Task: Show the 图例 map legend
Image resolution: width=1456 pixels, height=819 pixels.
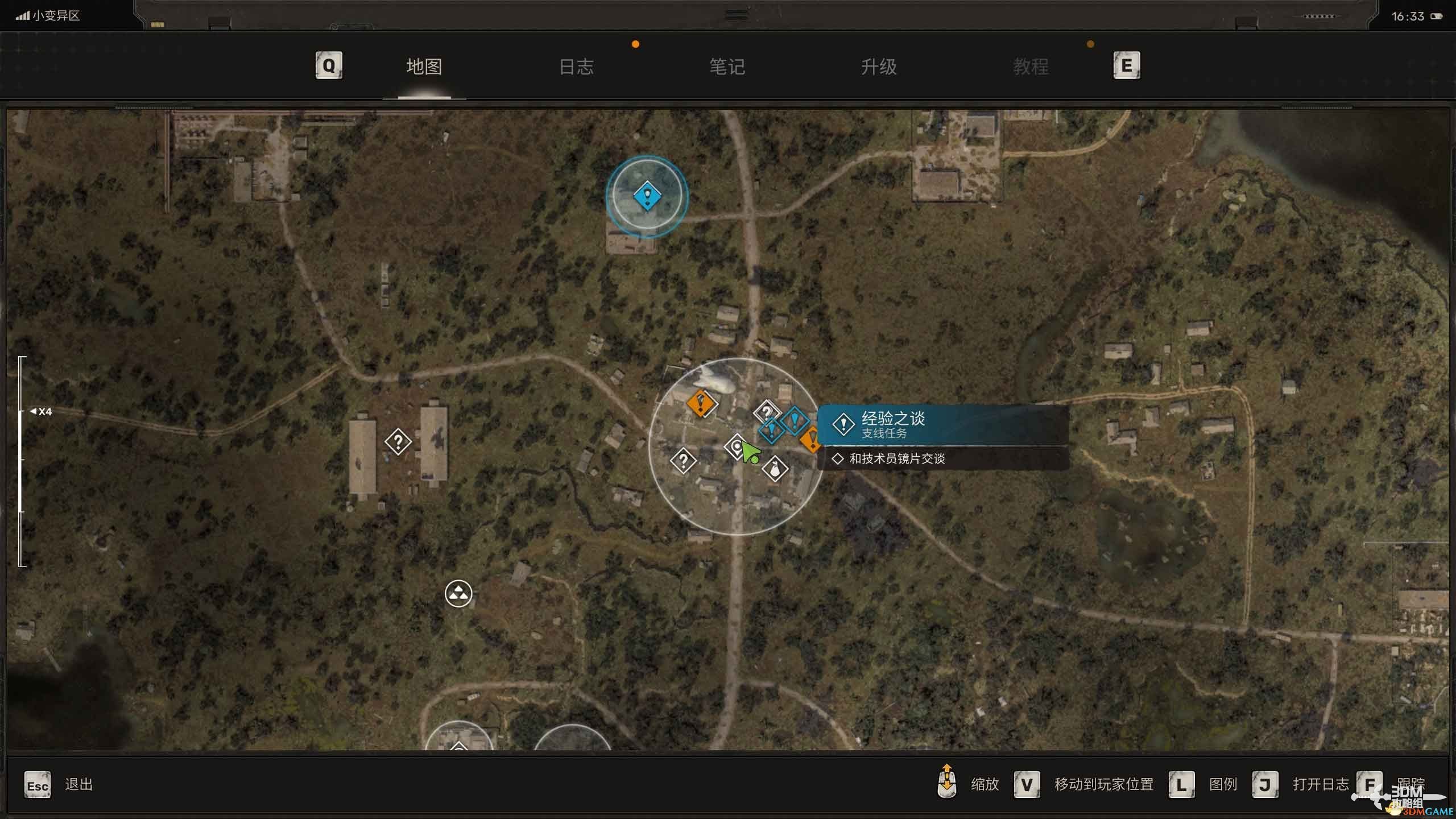Action: (x=1223, y=785)
